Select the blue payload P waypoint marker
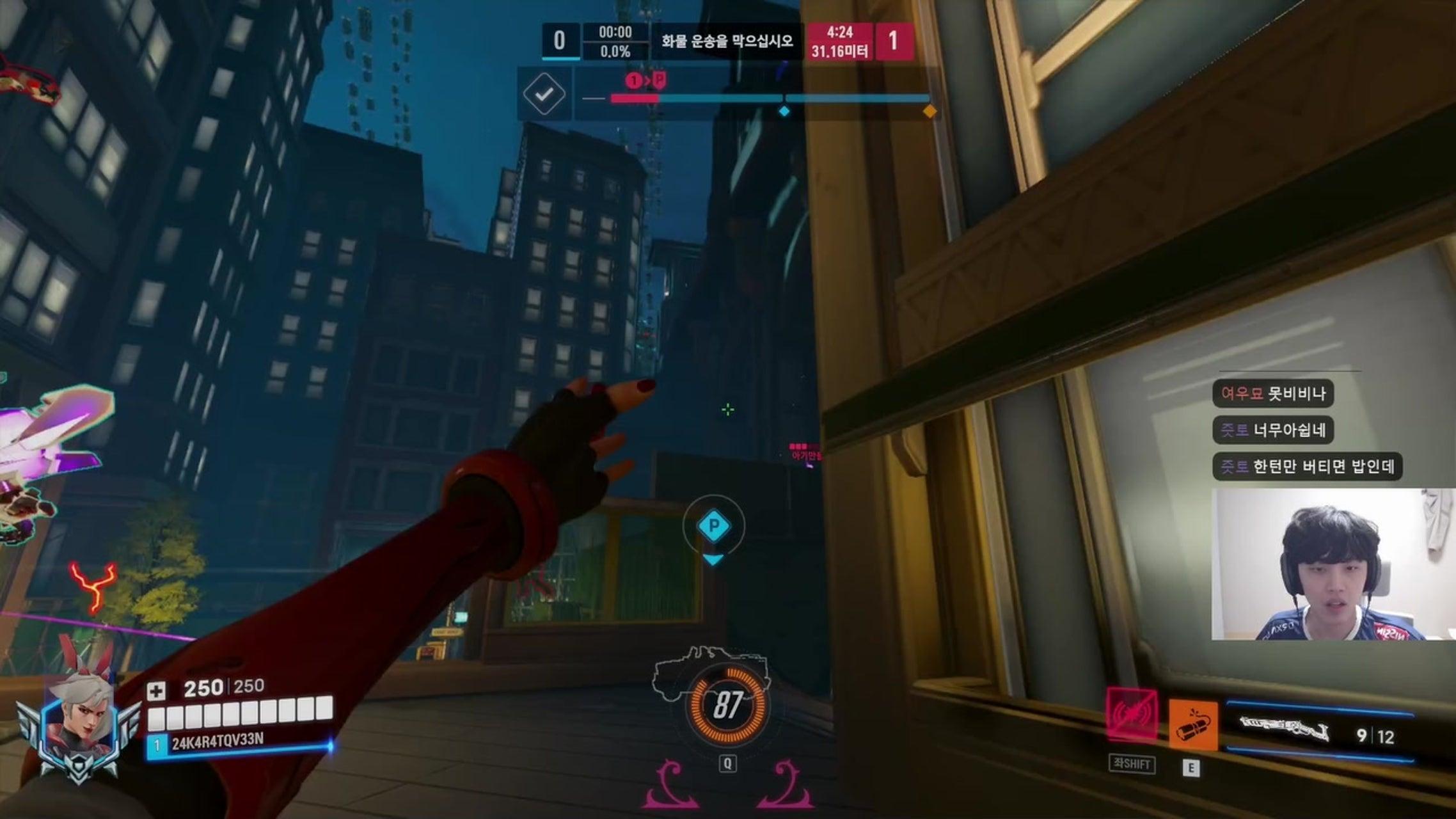Screen dimensions: 1456x819 click(x=713, y=527)
